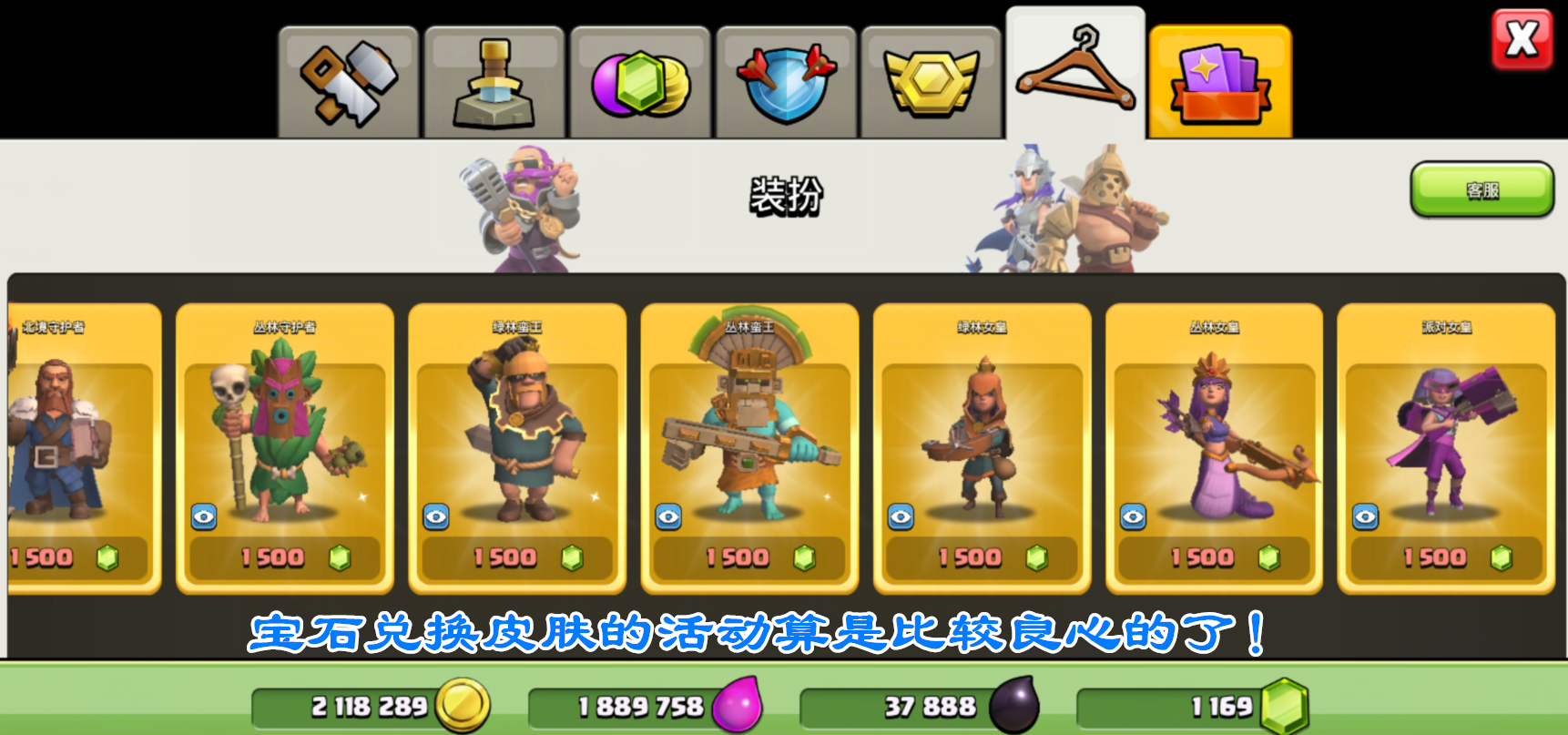The image size is (1568, 735).
Task: Choose the 丛林守护者 skin card
Action: coord(284,428)
